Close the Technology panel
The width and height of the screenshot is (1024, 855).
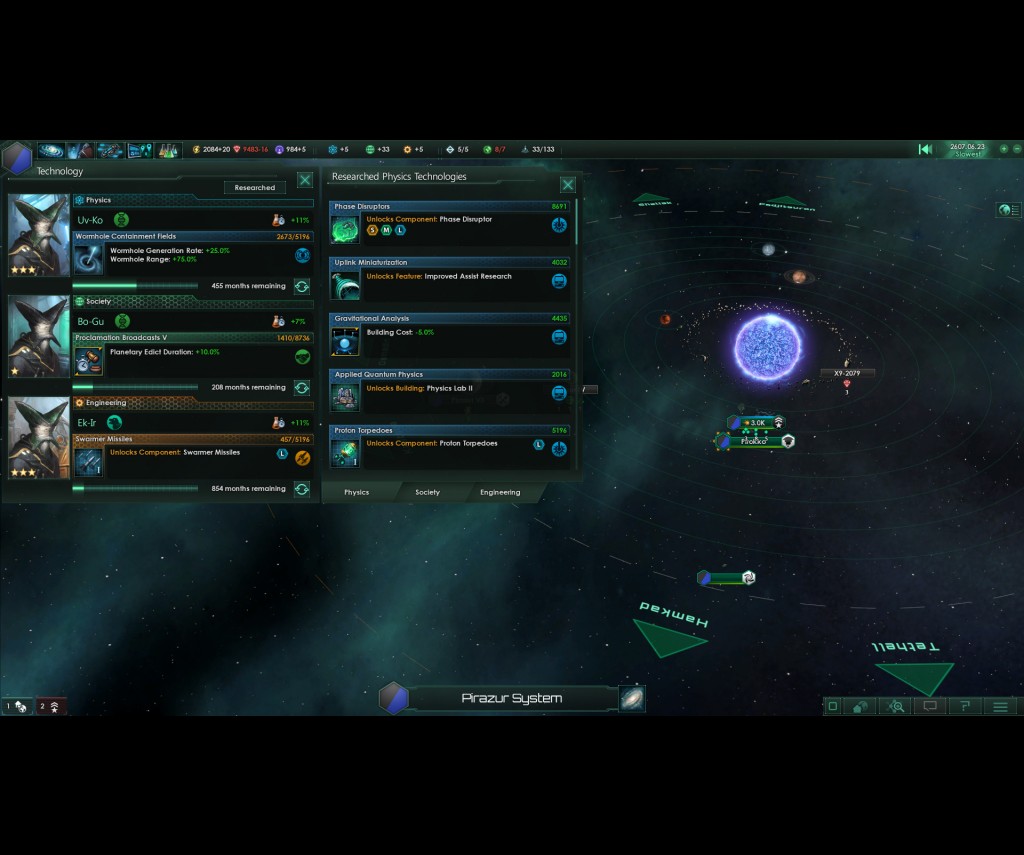coord(305,181)
